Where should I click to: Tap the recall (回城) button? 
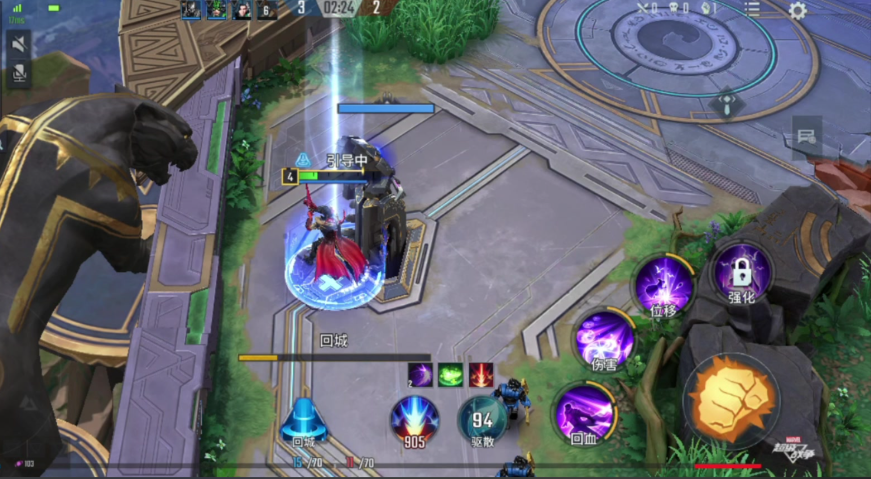(301, 422)
